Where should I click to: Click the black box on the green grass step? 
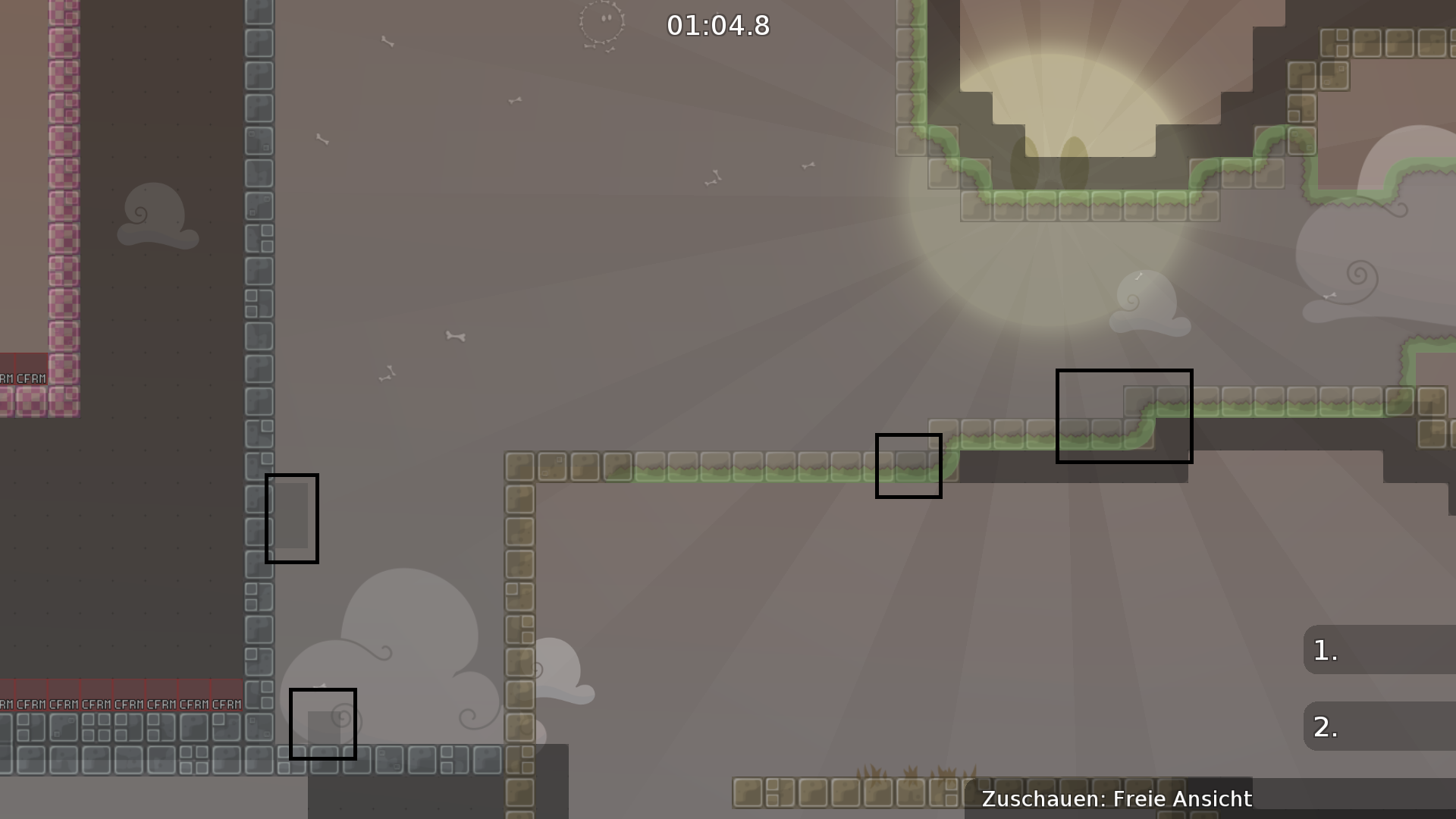[x=908, y=466]
